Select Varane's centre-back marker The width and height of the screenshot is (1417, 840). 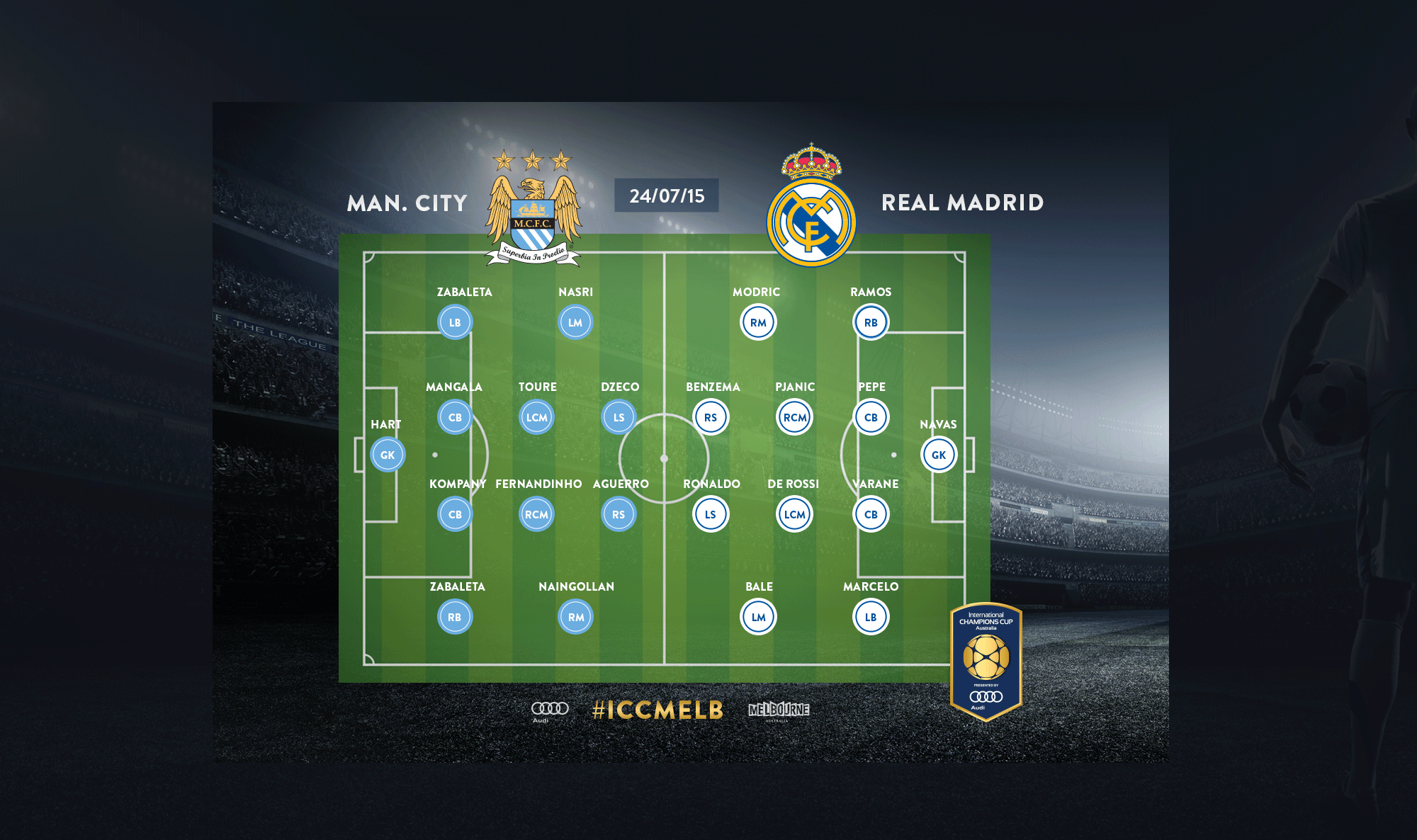coord(871,514)
